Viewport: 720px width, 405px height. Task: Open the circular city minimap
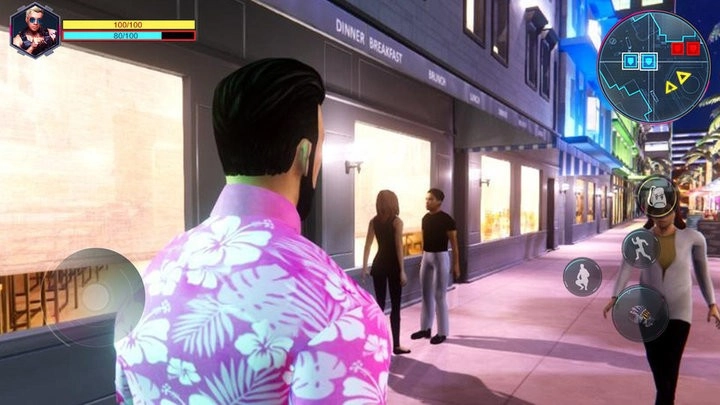tap(654, 66)
